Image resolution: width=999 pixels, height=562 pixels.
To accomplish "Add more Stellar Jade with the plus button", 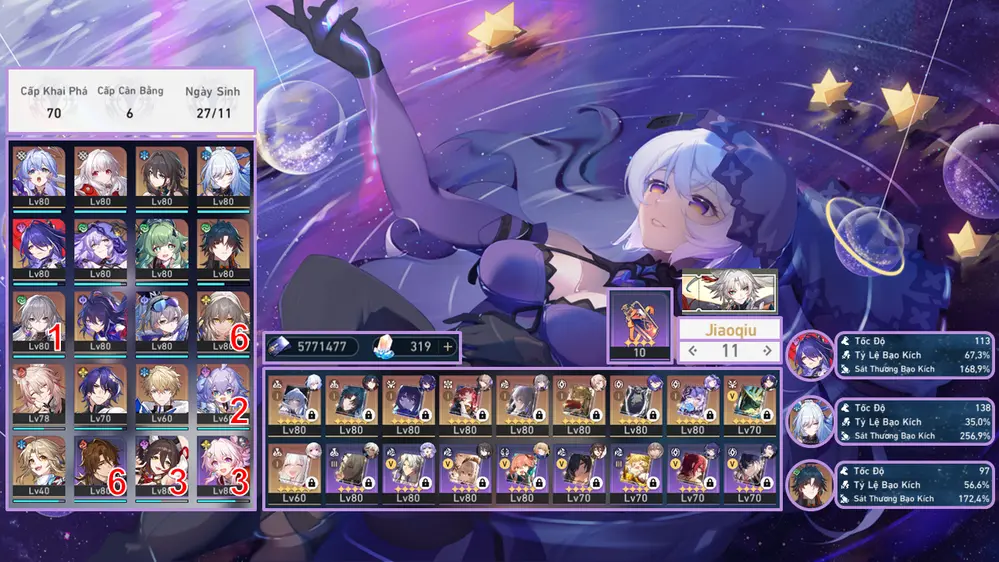I will [x=447, y=347].
